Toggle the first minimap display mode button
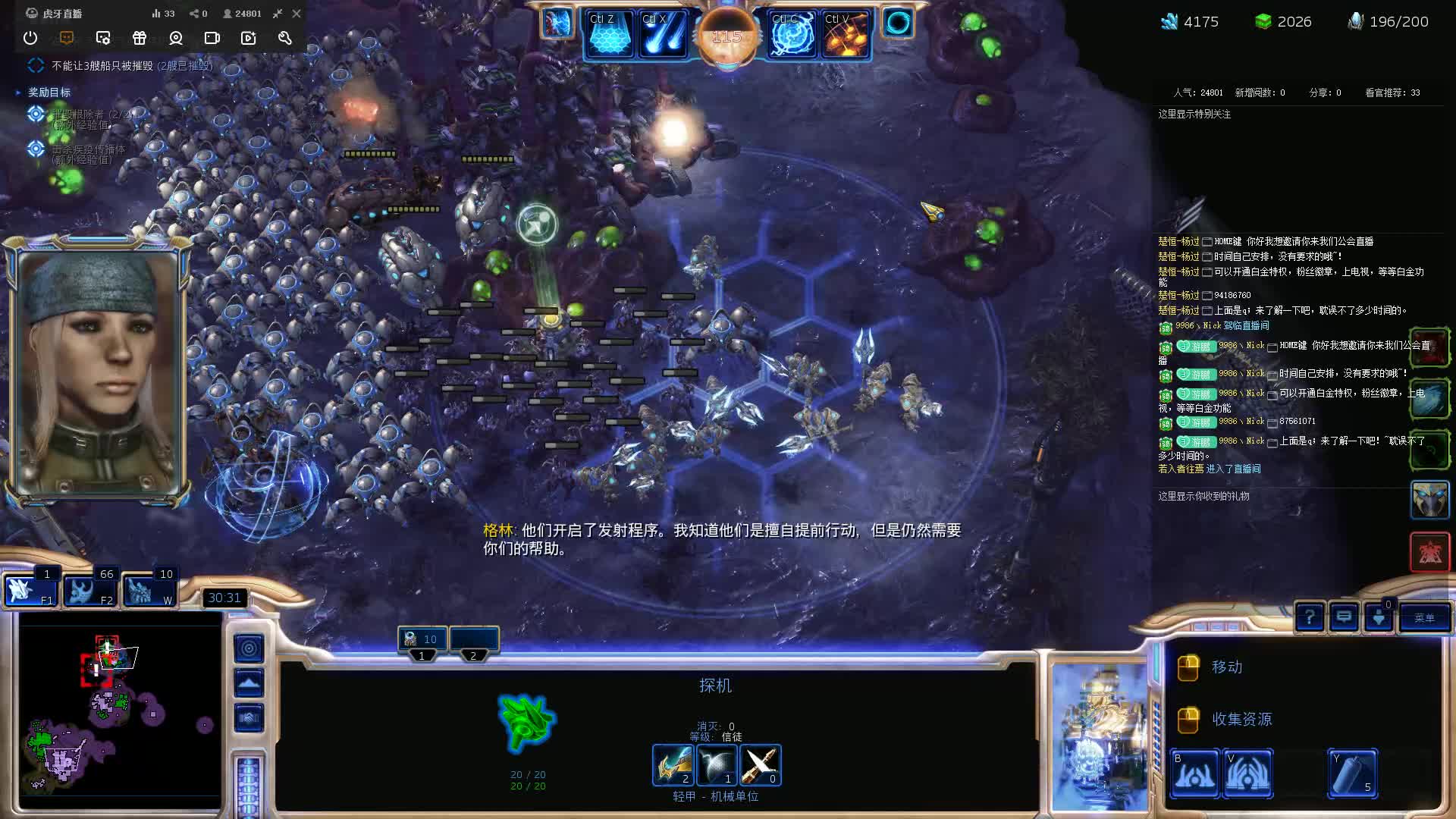Image resolution: width=1456 pixels, height=819 pixels. click(x=249, y=648)
